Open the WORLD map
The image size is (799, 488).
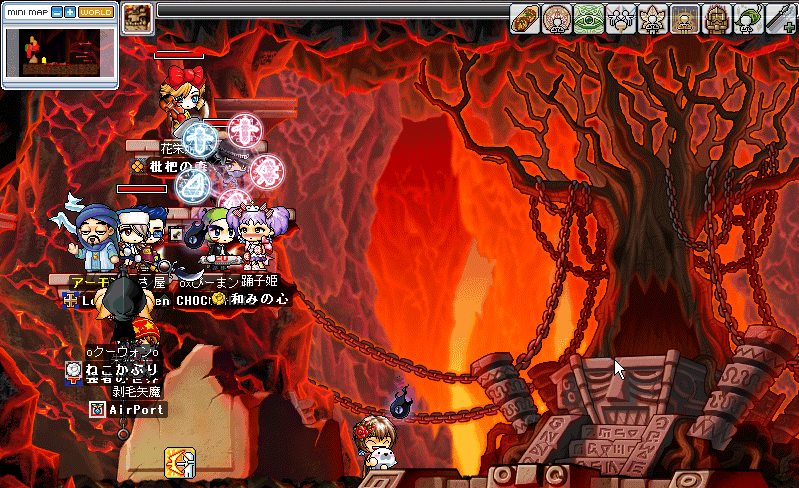[95, 12]
